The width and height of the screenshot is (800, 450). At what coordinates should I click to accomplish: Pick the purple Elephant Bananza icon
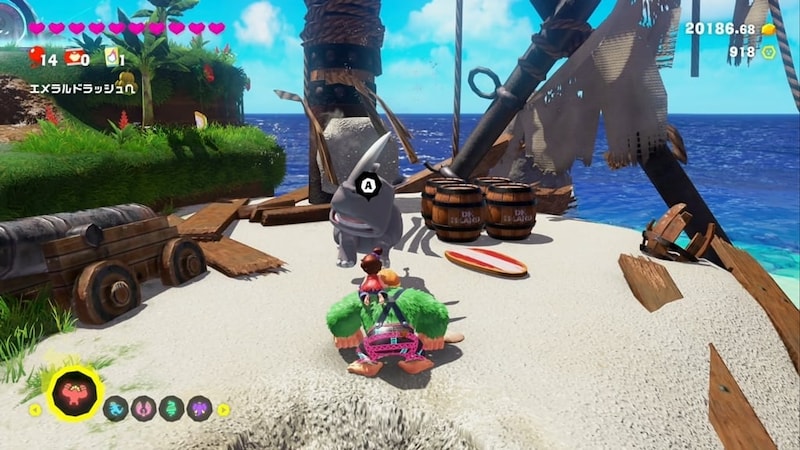[x=199, y=408]
